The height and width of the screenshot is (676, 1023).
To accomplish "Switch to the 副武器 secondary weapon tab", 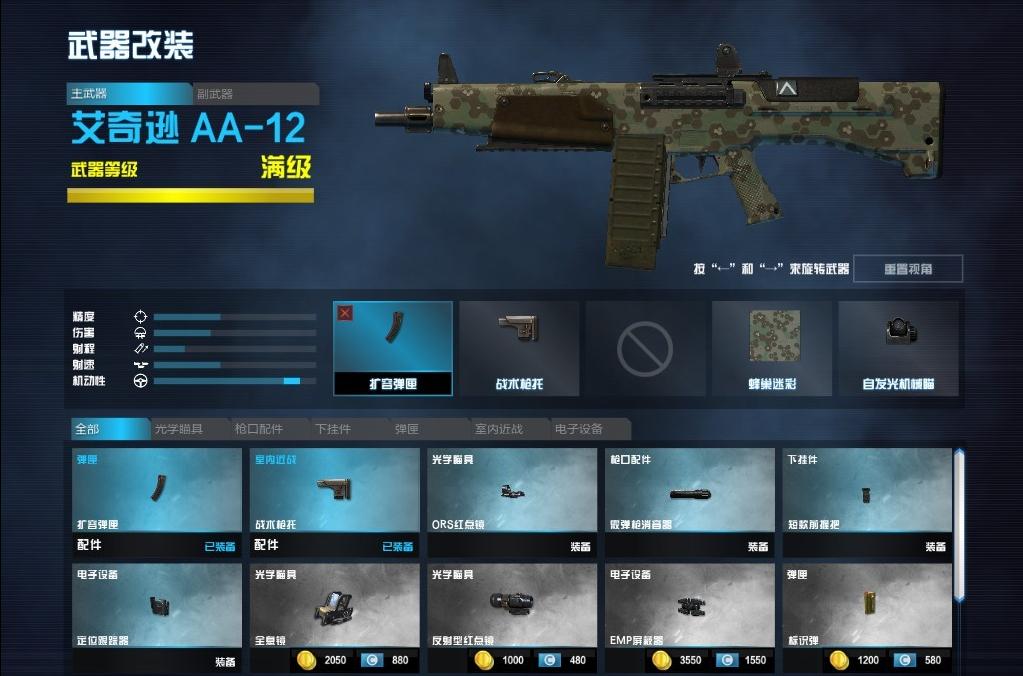I will pyautogui.click(x=256, y=94).
